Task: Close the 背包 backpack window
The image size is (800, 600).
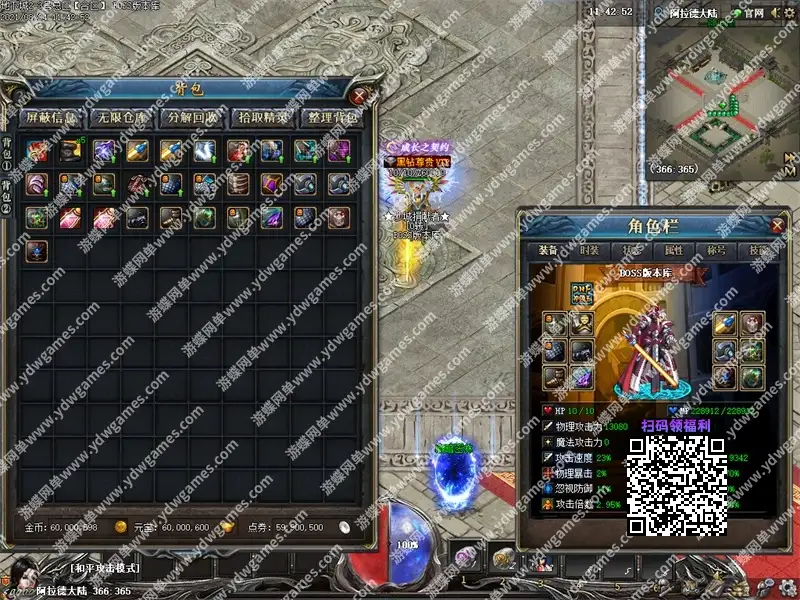Action: [359, 96]
